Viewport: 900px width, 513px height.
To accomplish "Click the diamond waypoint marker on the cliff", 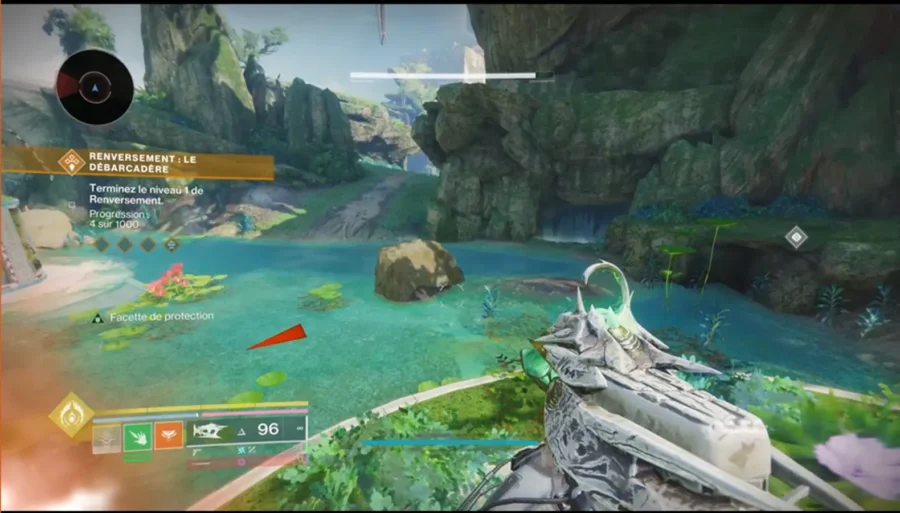I will [796, 237].
